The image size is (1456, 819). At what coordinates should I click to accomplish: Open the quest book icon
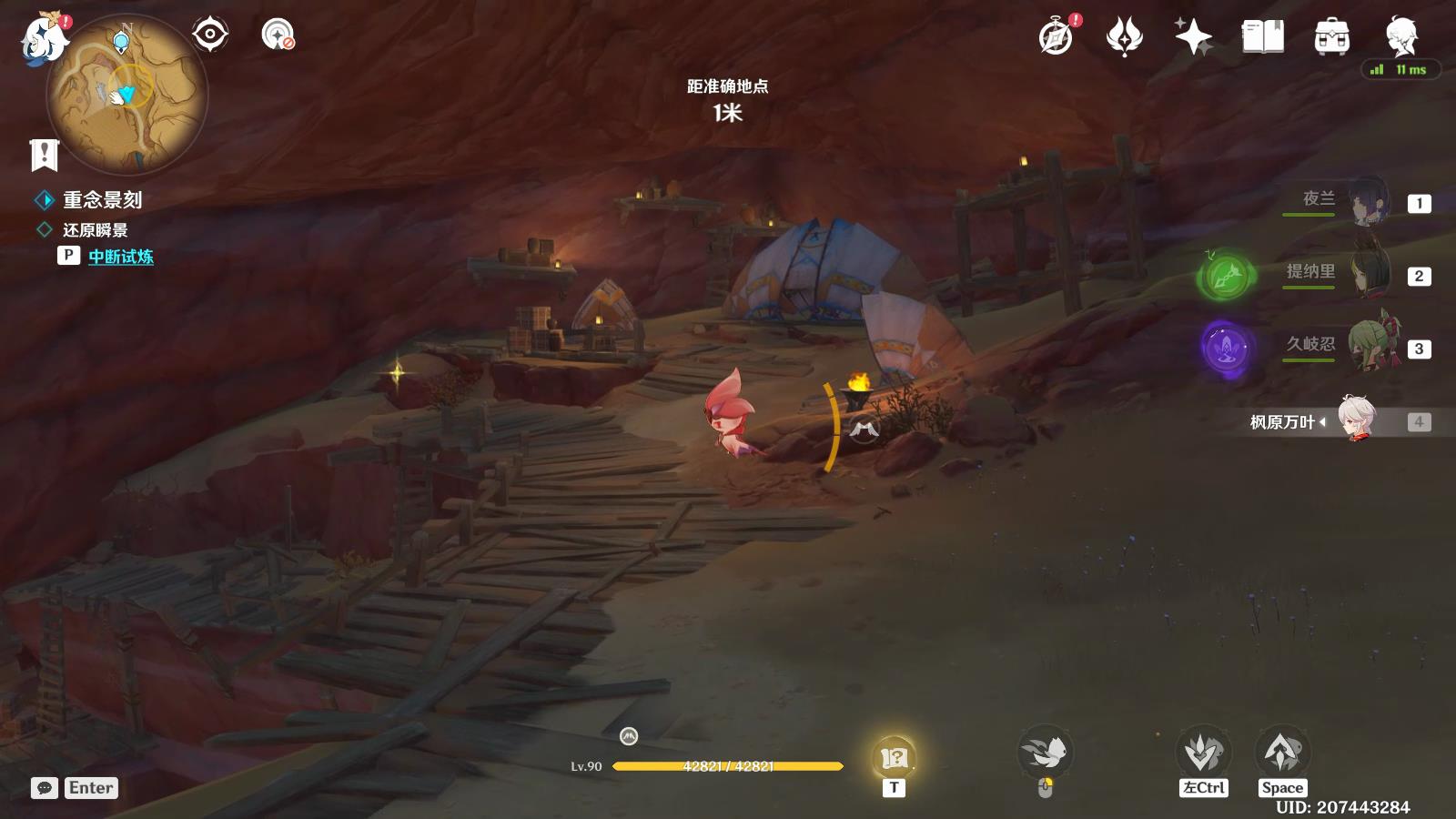coord(1265,37)
